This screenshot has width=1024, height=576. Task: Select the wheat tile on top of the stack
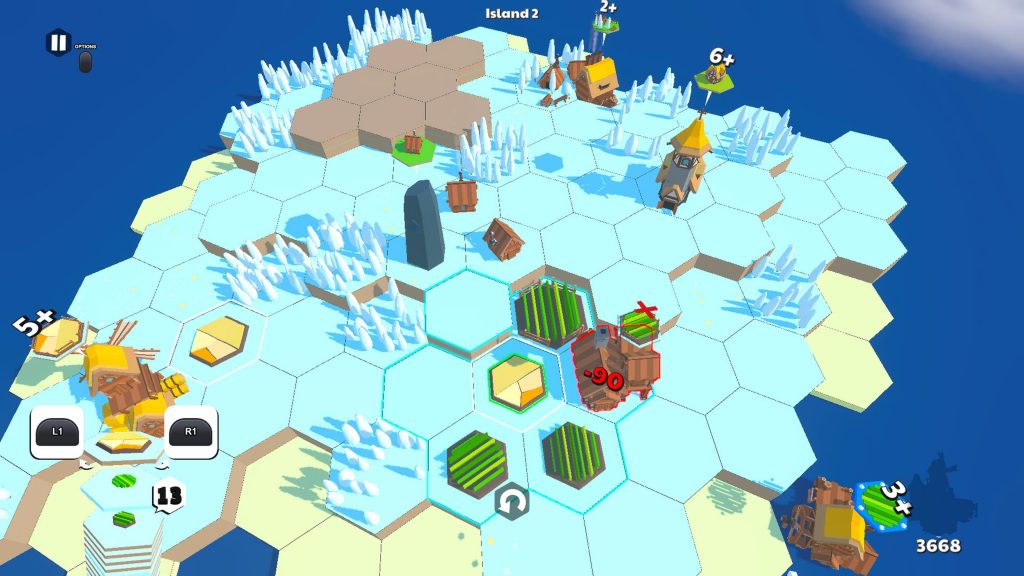click(x=124, y=441)
